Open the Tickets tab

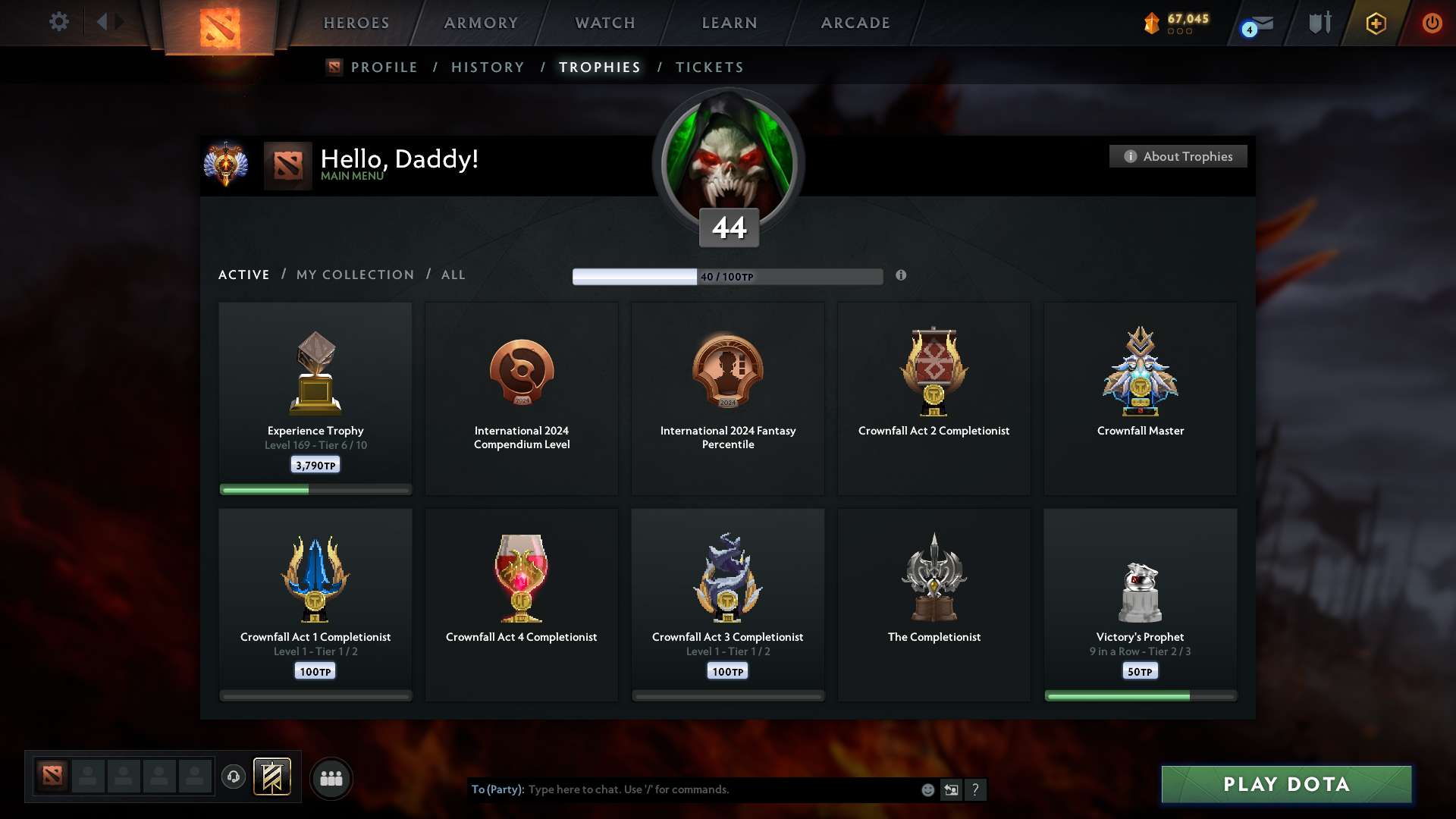coord(709,67)
